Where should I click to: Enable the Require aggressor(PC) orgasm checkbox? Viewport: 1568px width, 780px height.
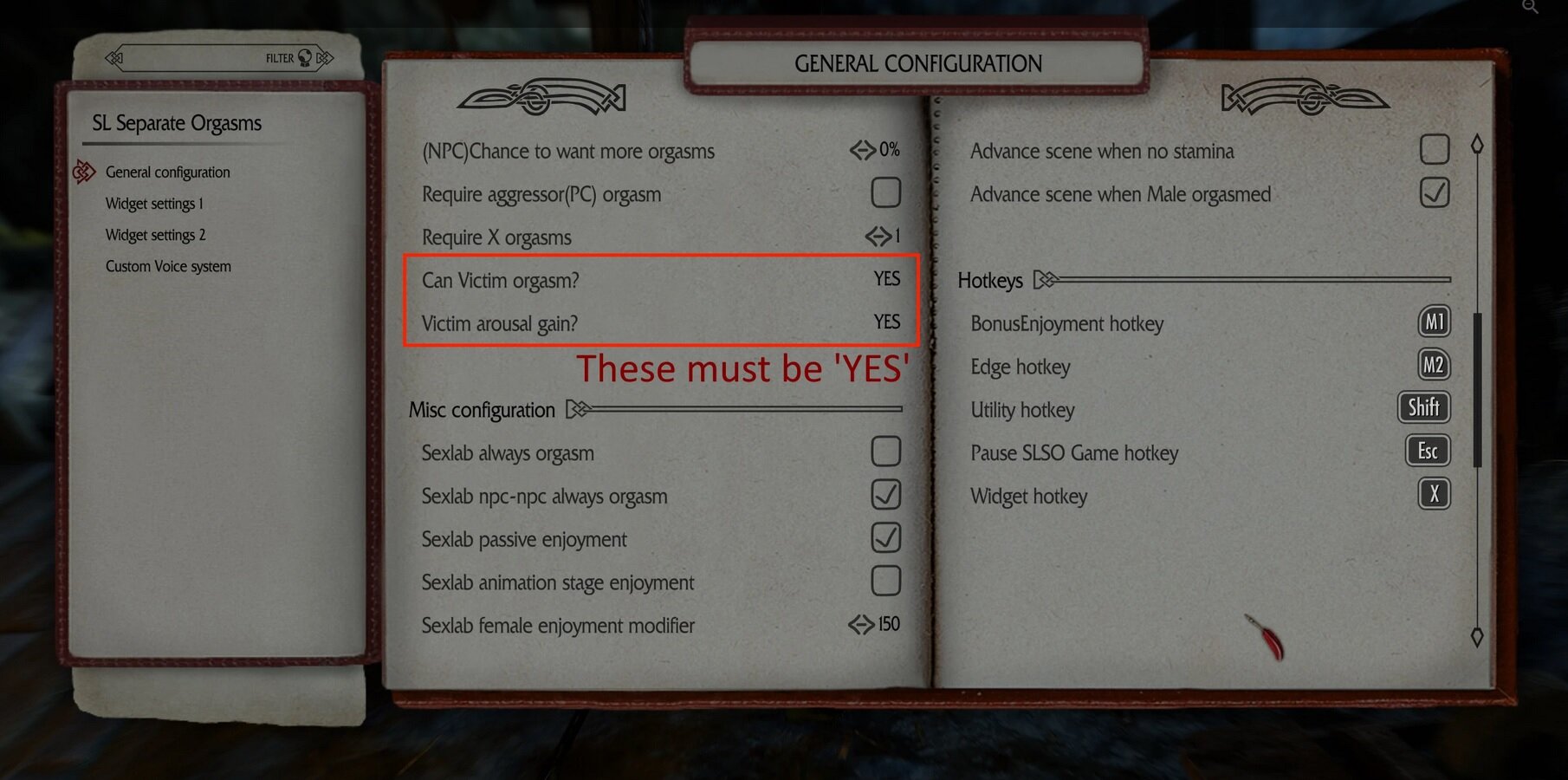(885, 192)
